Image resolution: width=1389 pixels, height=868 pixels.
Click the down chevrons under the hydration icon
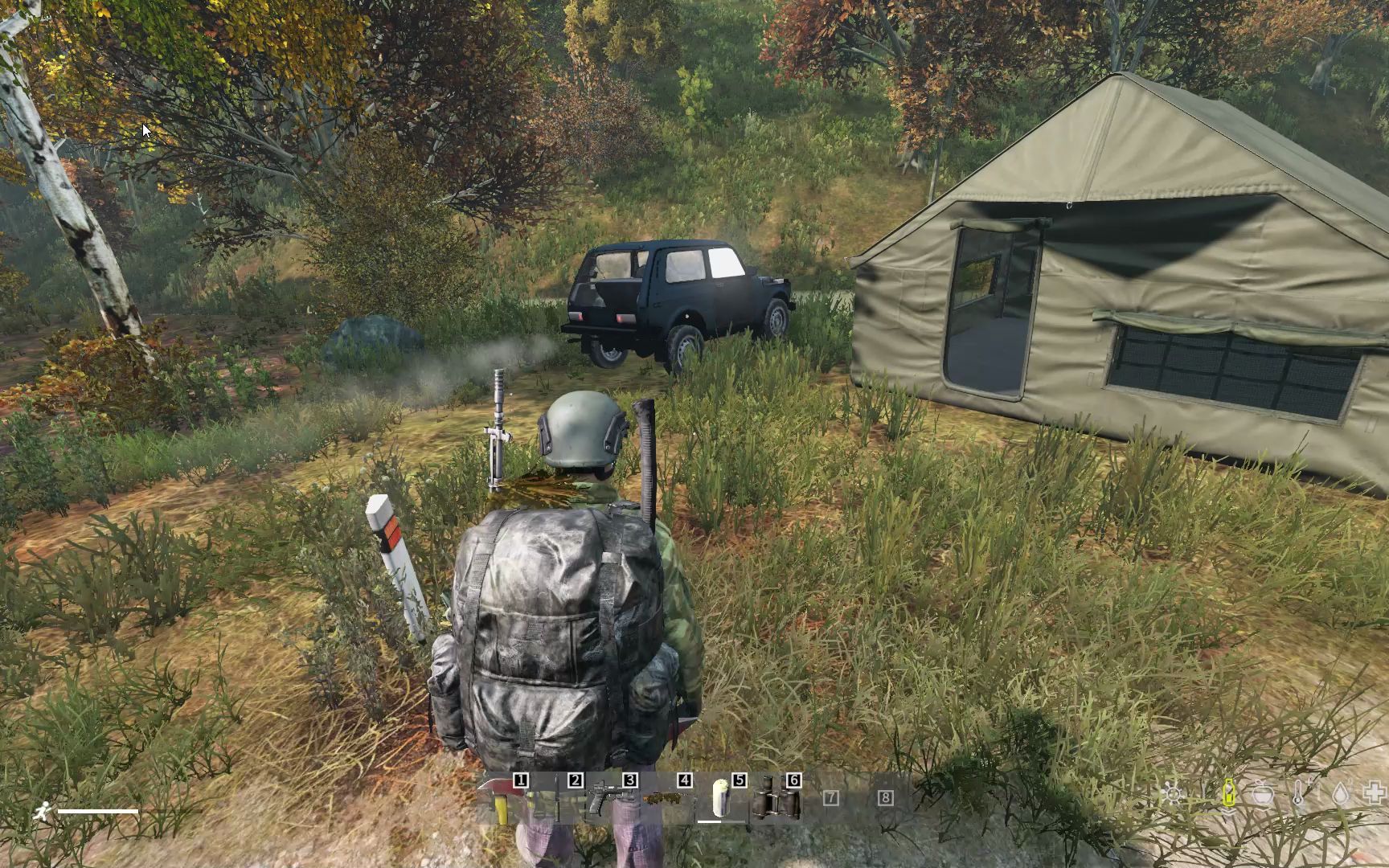(1229, 811)
